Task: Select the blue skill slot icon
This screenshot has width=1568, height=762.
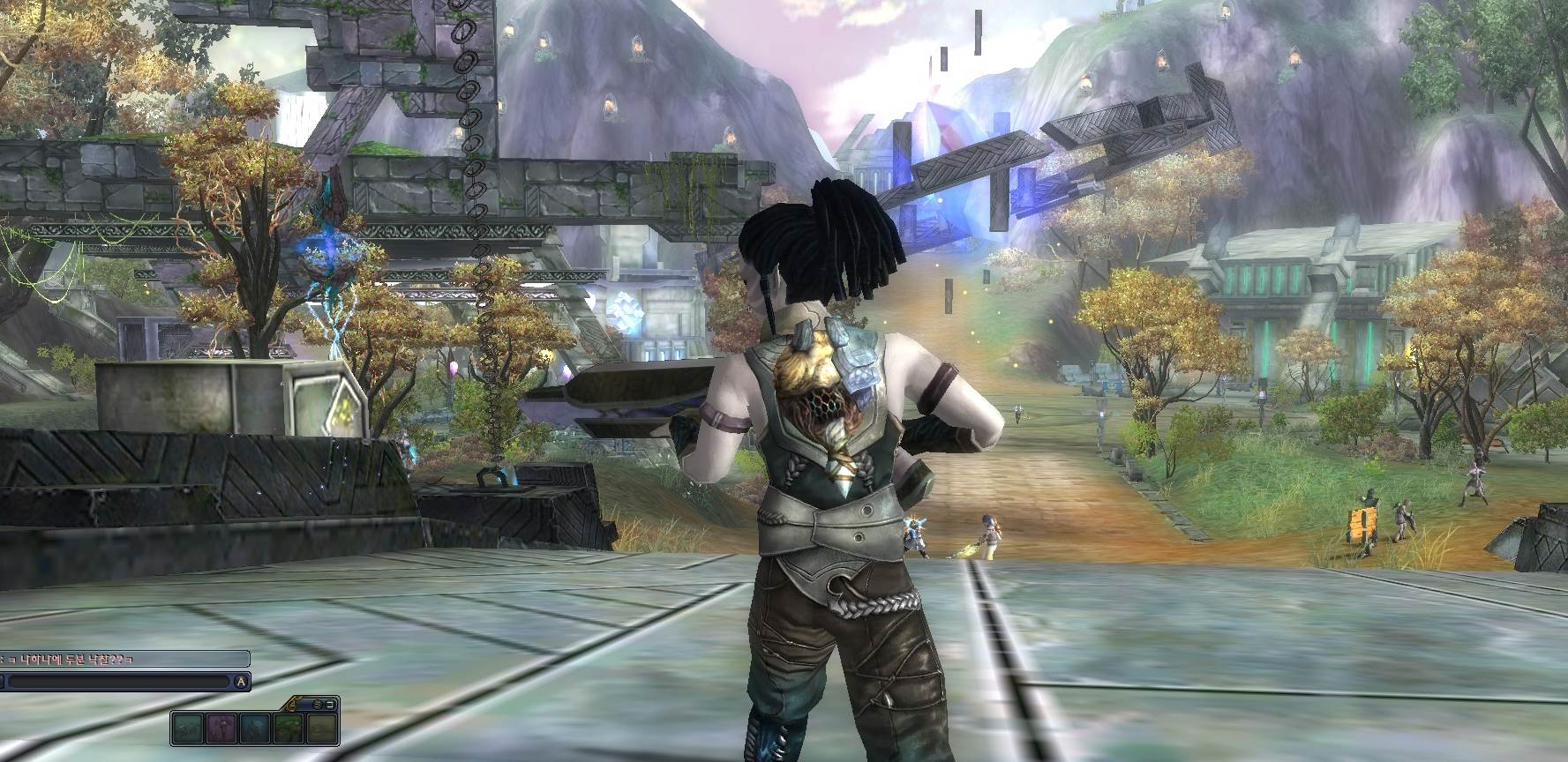Action: (254, 728)
